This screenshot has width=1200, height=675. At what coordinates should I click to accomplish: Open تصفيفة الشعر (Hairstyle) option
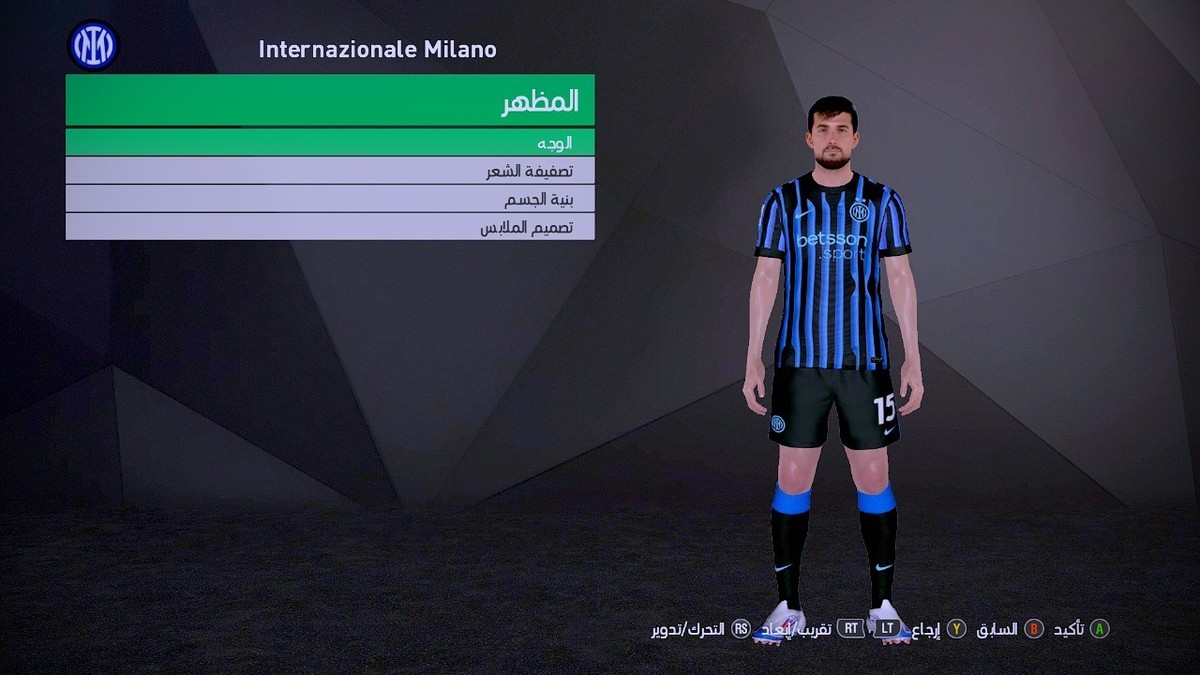click(x=330, y=171)
